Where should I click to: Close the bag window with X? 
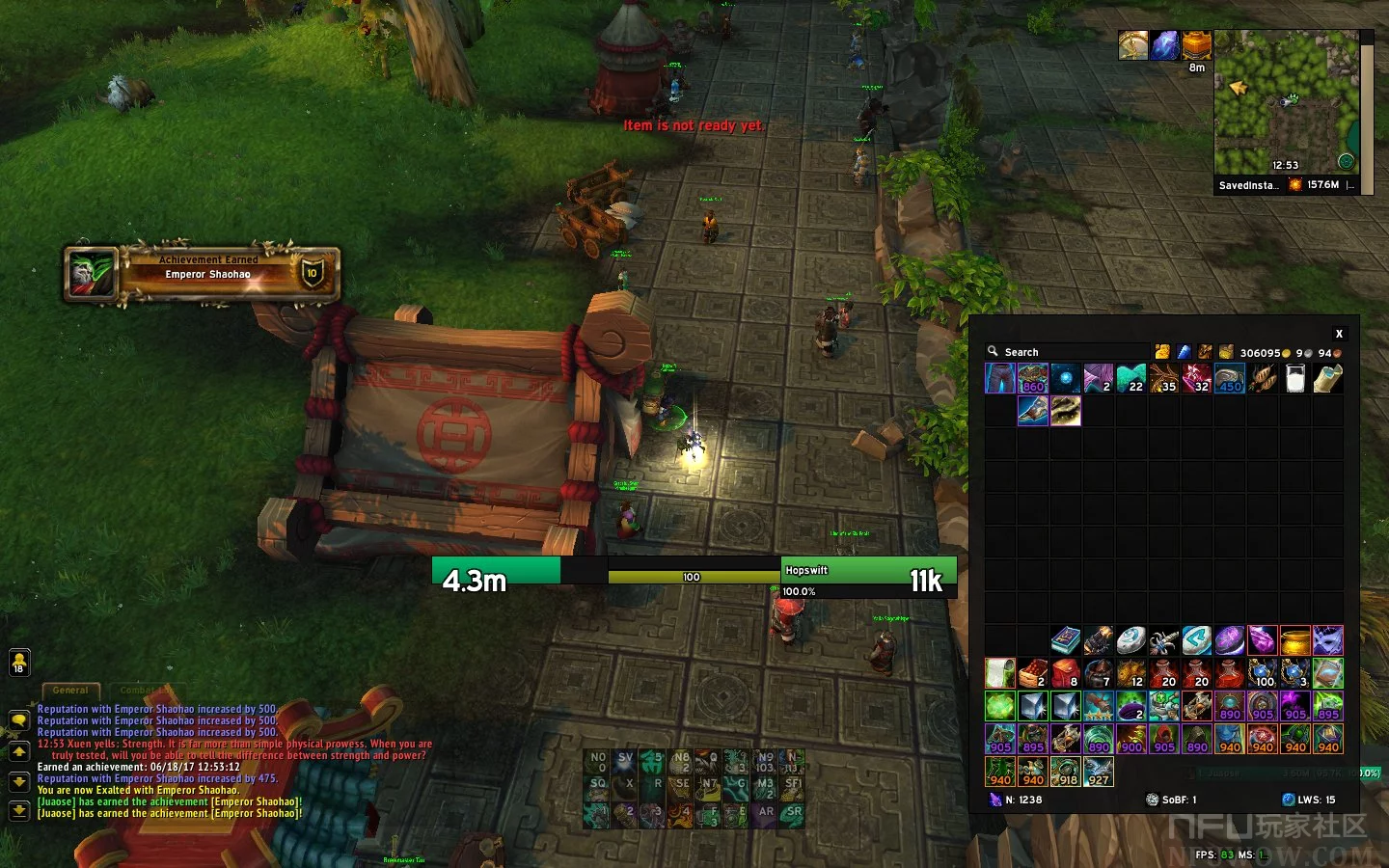(x=1339, y=334)
